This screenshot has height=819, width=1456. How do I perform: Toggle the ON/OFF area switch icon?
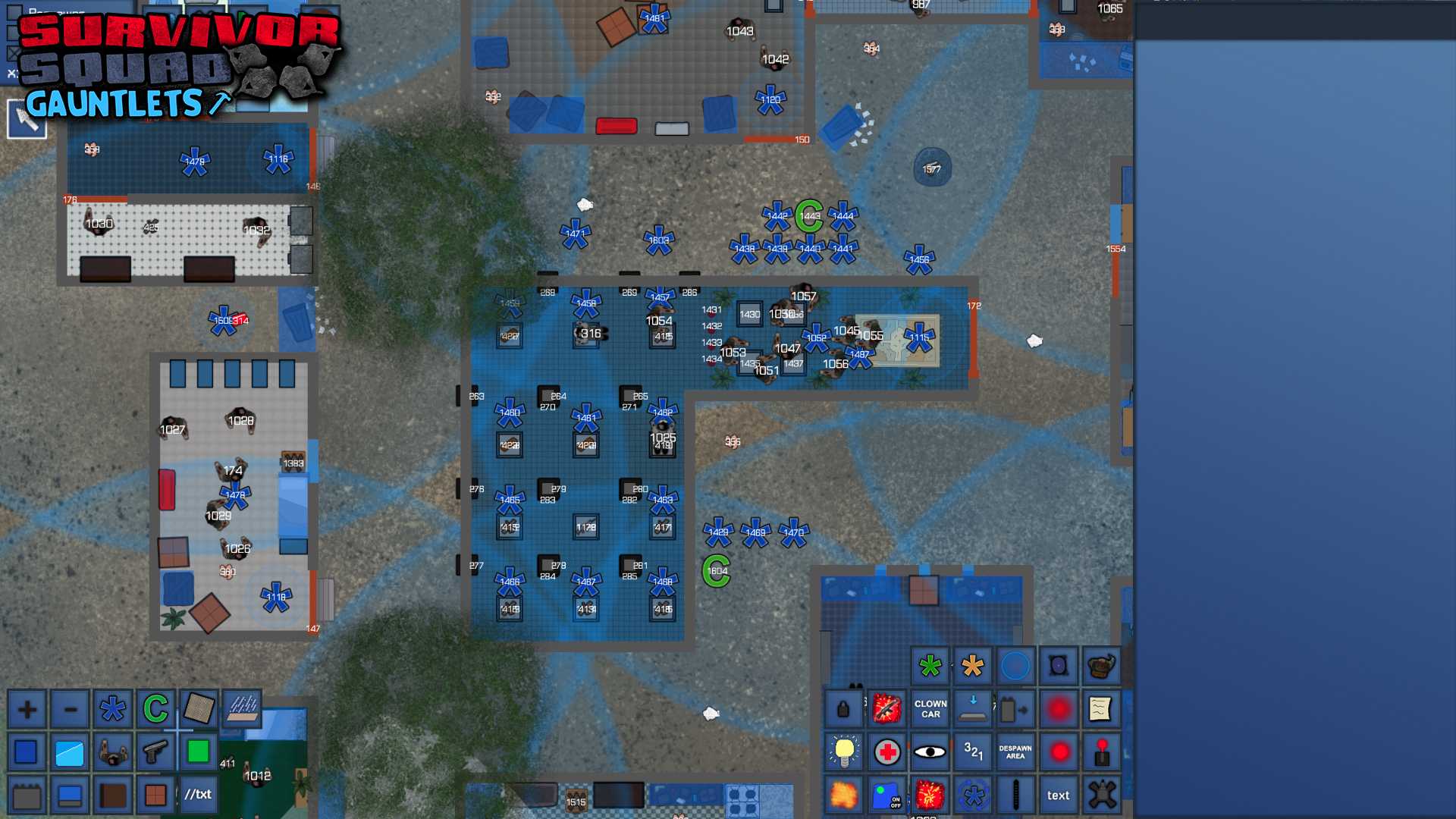click(887, 795)
